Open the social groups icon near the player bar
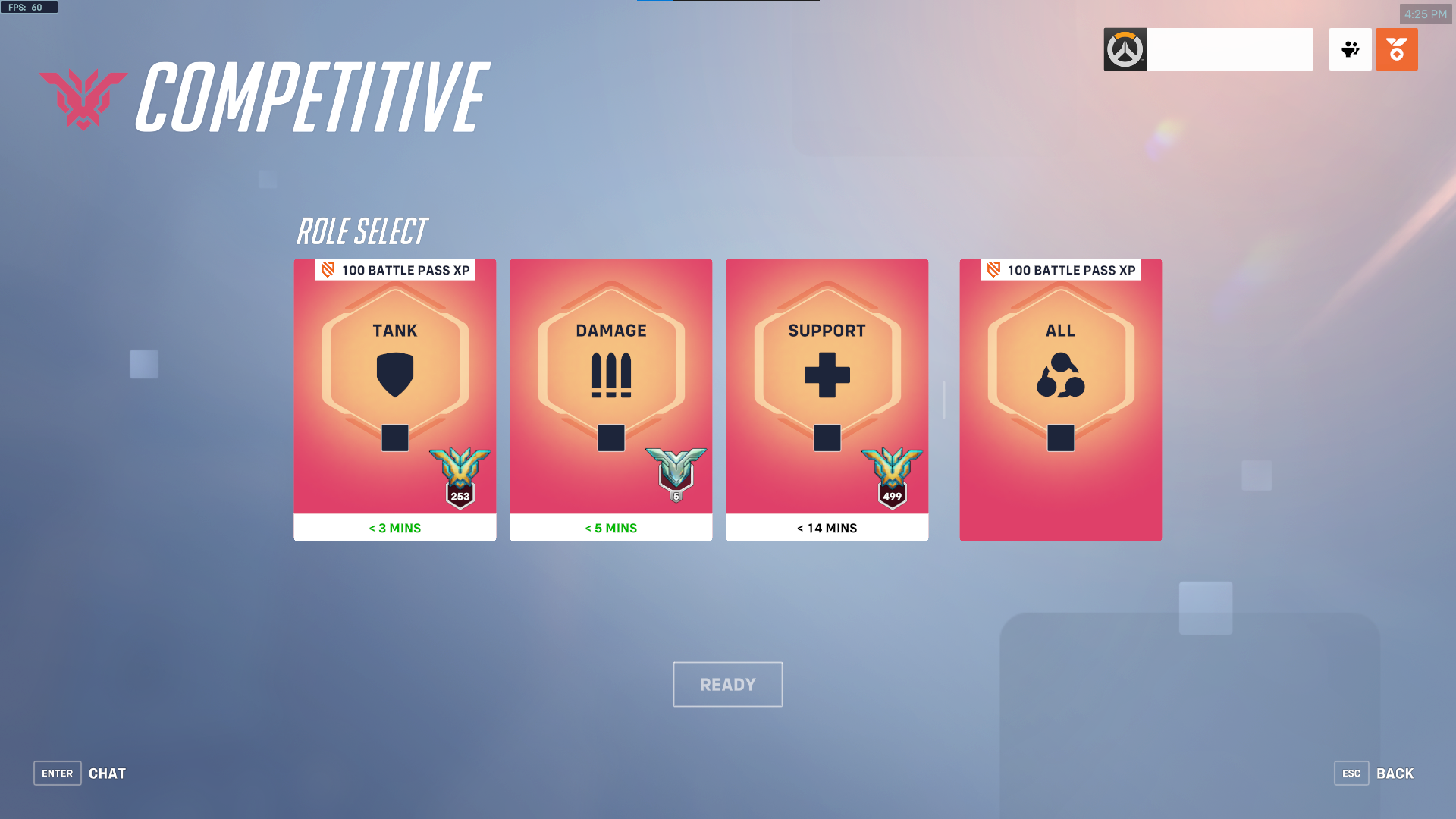Image resolution: width=1456 pixels, height=819 pixels. [x=1350, y=49]
